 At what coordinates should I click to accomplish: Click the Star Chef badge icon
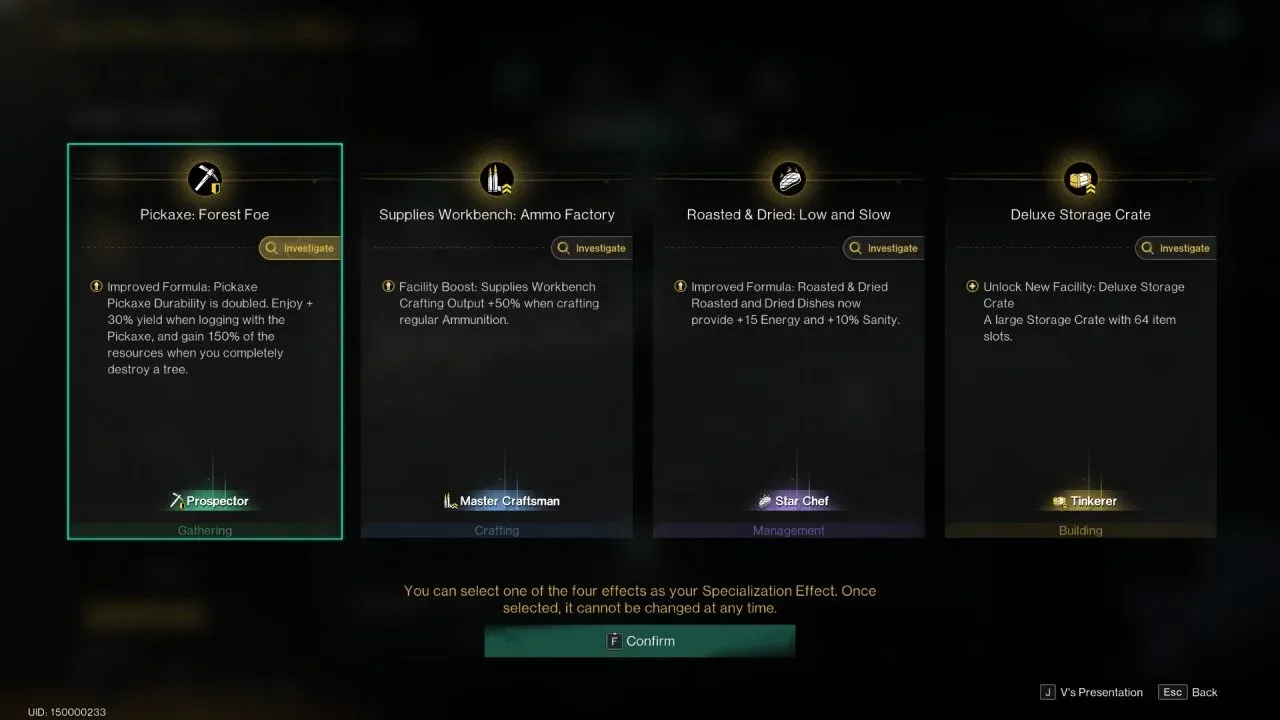764,500
